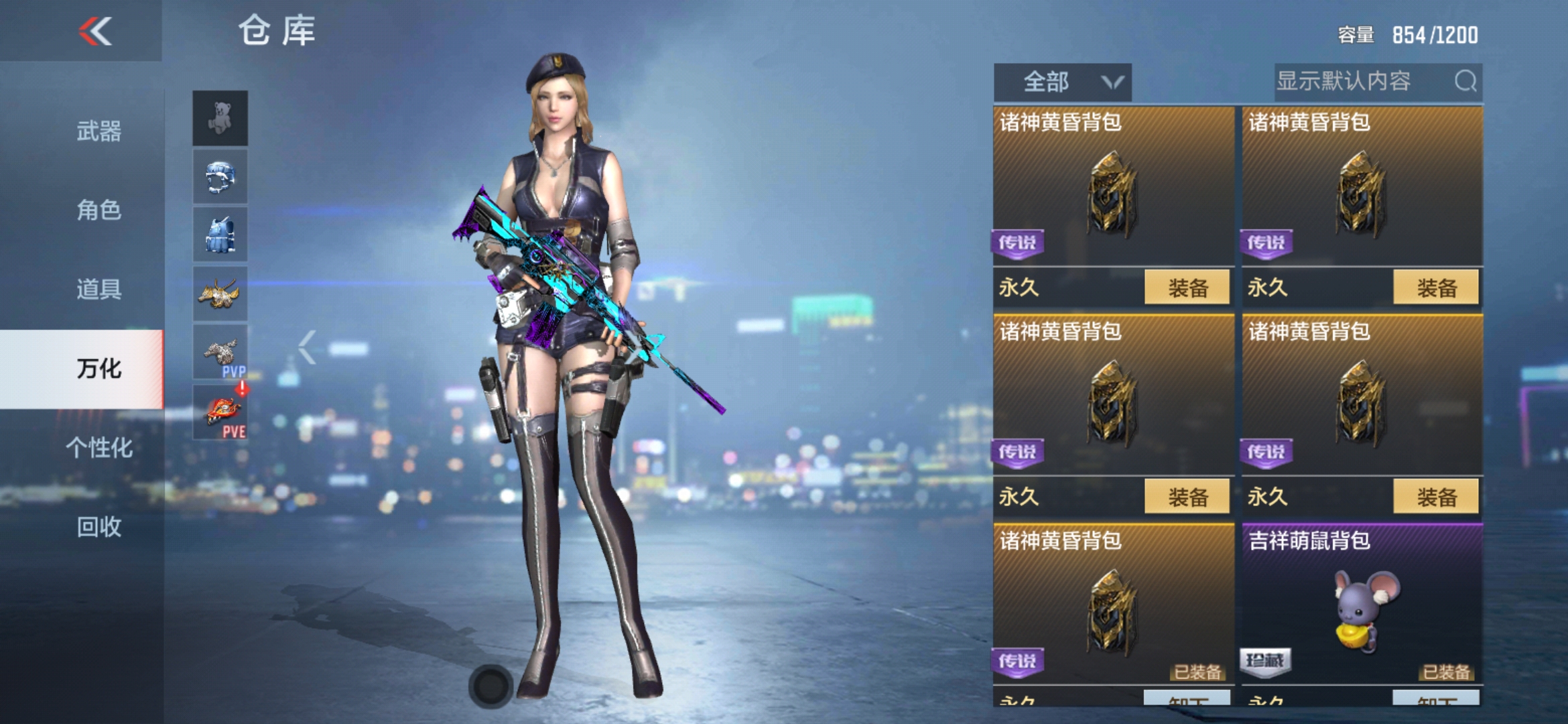Image resolution: width=1568 pixels, height=724 pixels.
Task: Select the 道具 tab
Action: 99,289
